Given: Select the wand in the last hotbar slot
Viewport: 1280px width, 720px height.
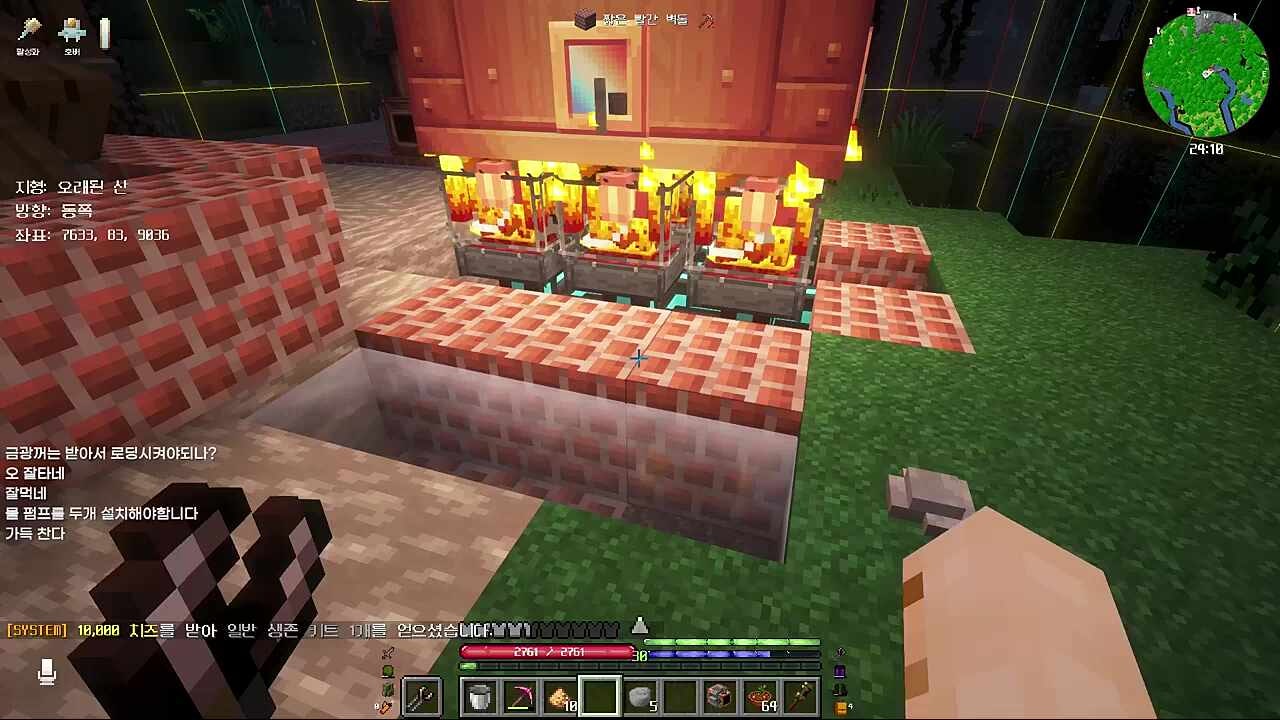Looking at the screenshot, I should pyautogui.click(x=800, y=697).
